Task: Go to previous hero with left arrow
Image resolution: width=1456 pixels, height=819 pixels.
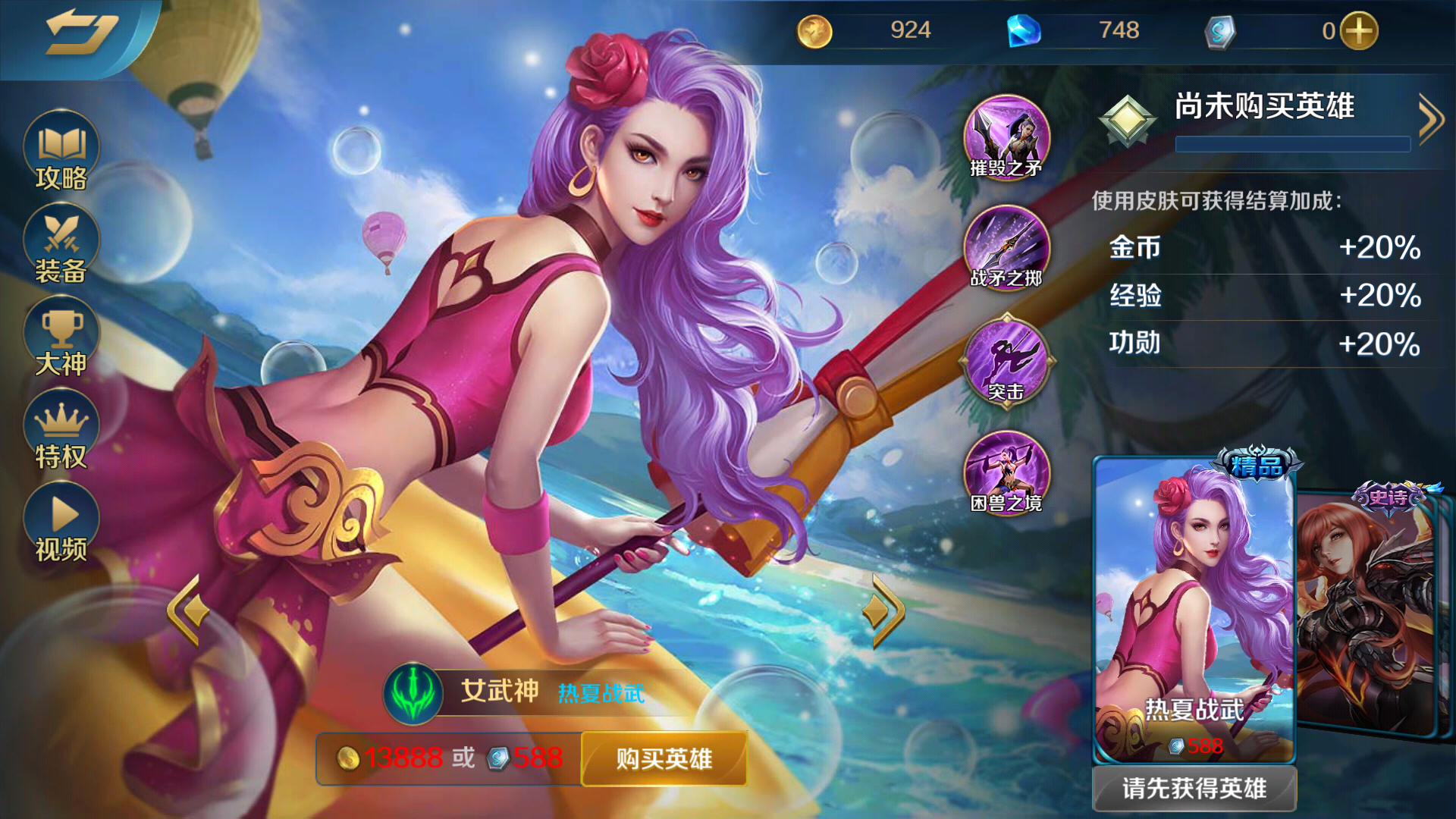Action: click(188, 610)
